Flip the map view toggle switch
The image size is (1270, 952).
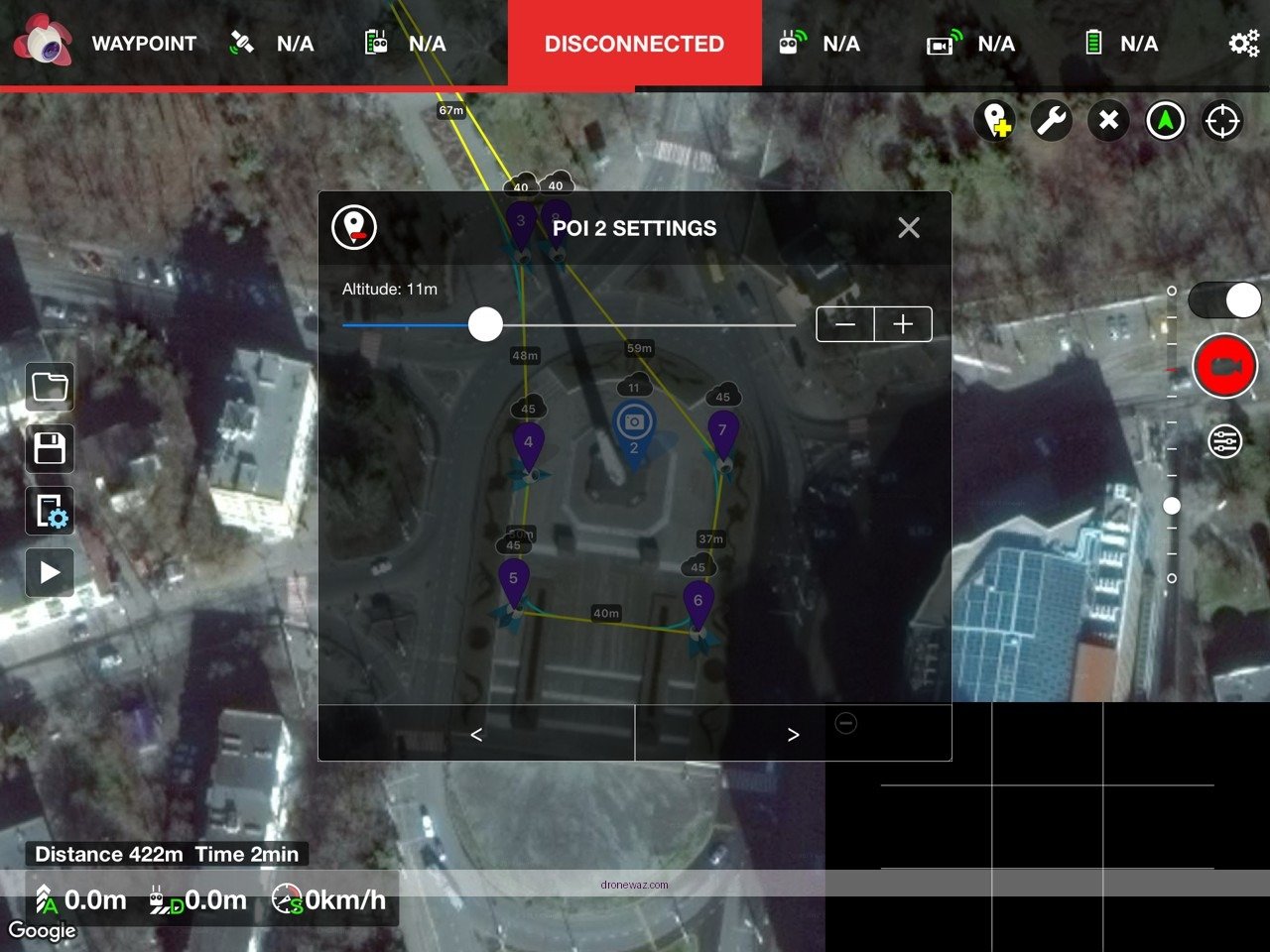click(x=1224, y=299)
